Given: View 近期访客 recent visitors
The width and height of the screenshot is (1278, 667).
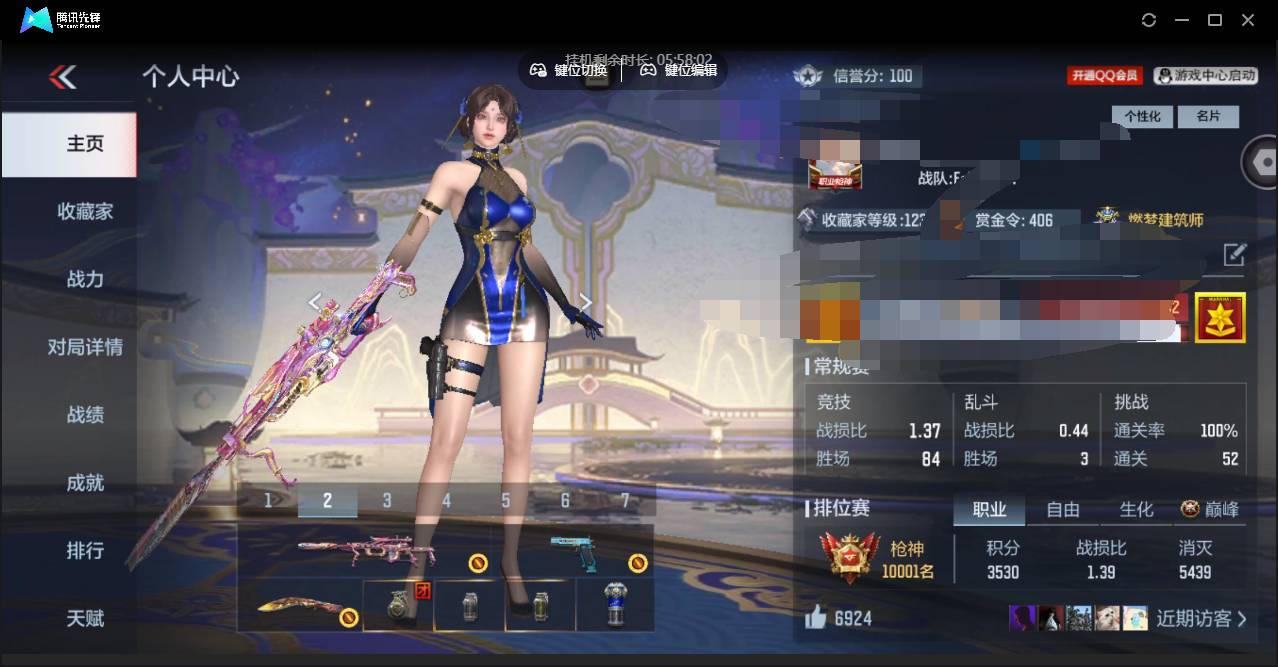Looking at the screenshot, I should point(1201,618).
